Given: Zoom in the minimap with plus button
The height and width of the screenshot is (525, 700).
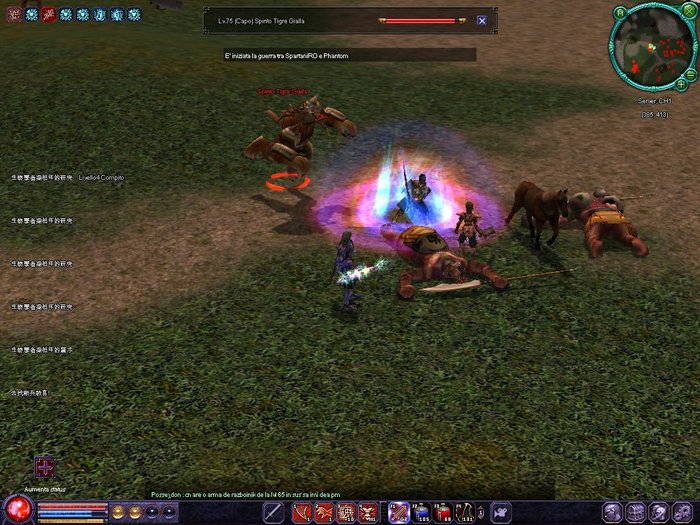Looking at the screenshot, I should [x=681, y=84].
